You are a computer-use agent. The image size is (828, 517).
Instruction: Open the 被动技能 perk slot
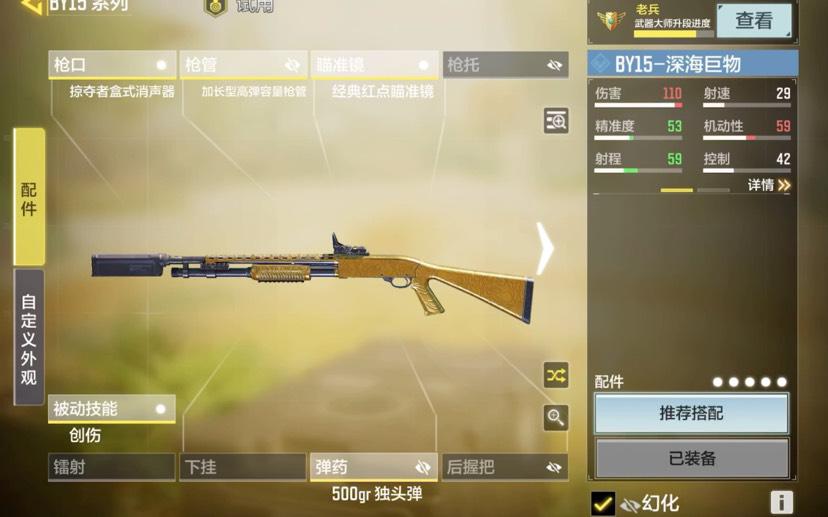click(111, 409)
